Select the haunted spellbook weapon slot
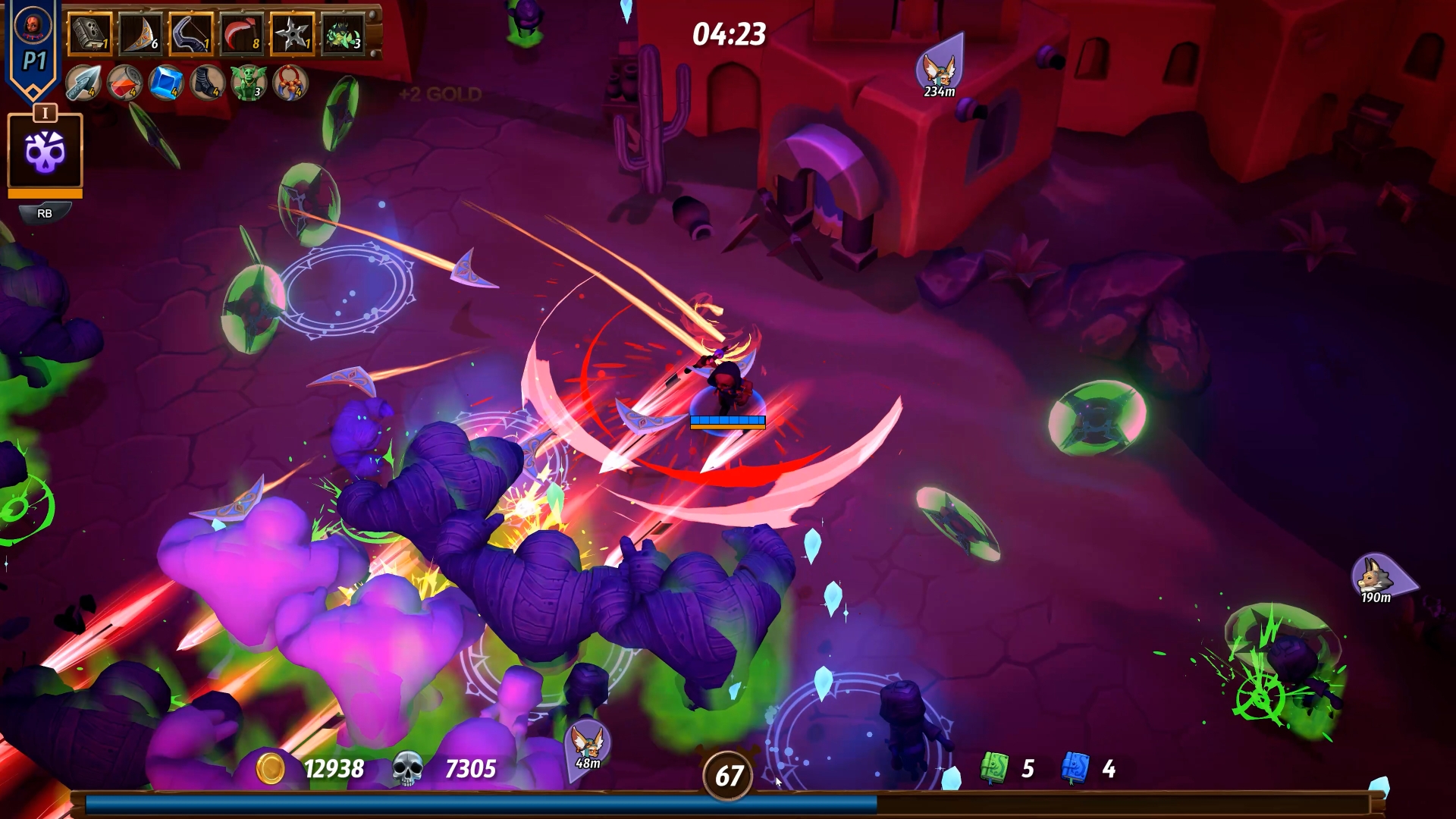The height and width of the screenshot is (819, 1456). 90,34
